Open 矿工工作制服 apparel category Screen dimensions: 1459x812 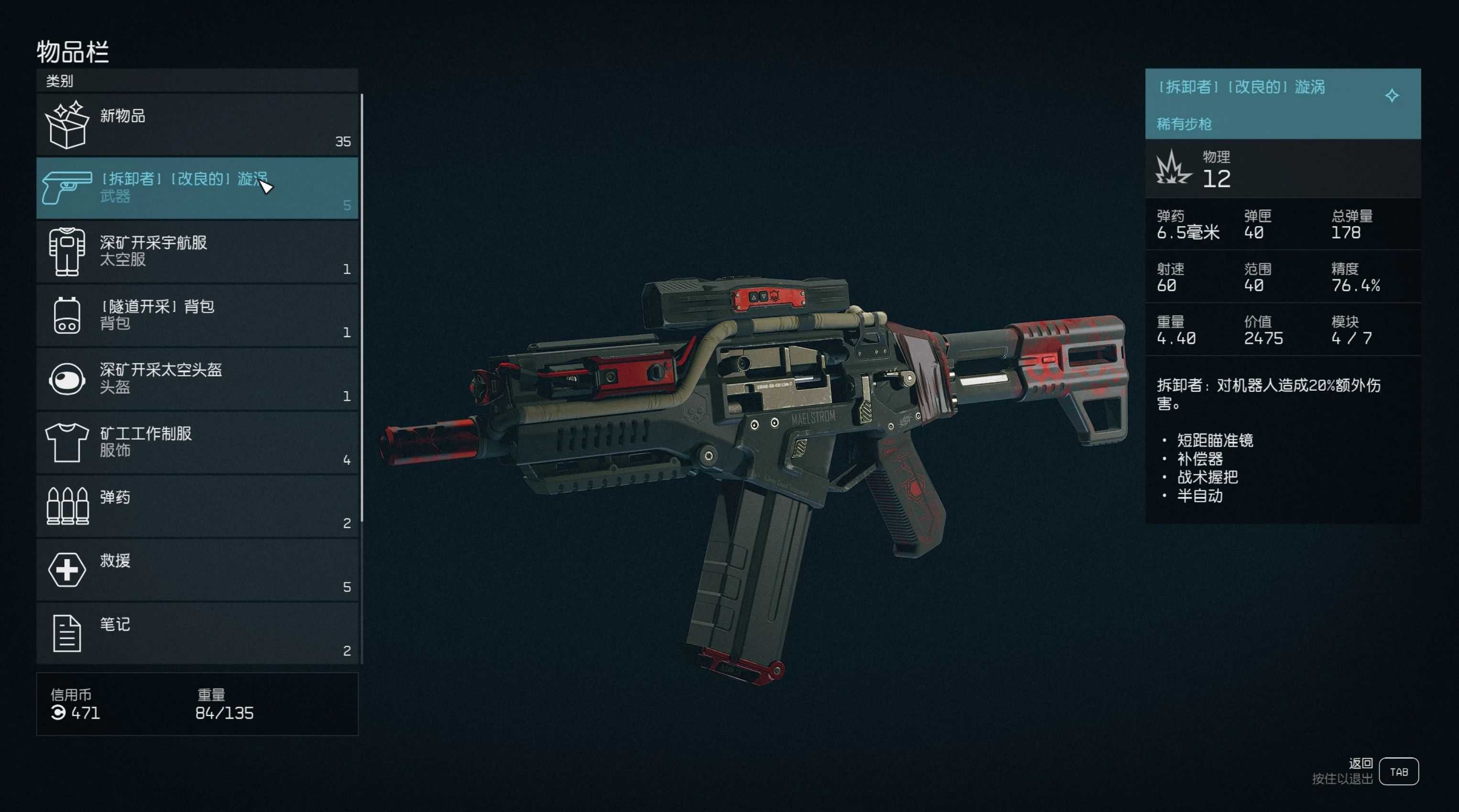pyautogui.click(x=197, y=443)
